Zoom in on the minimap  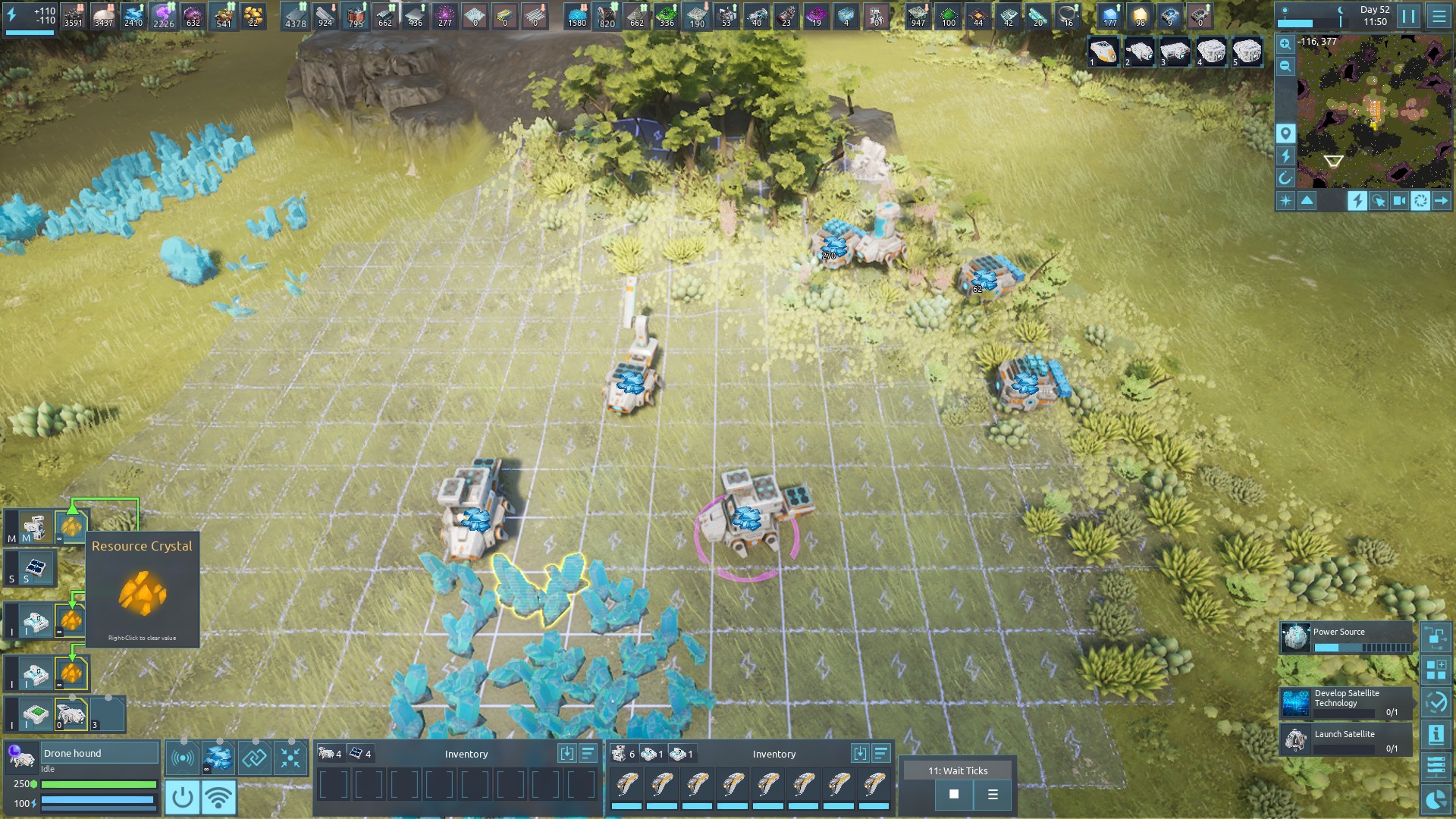1285,44
